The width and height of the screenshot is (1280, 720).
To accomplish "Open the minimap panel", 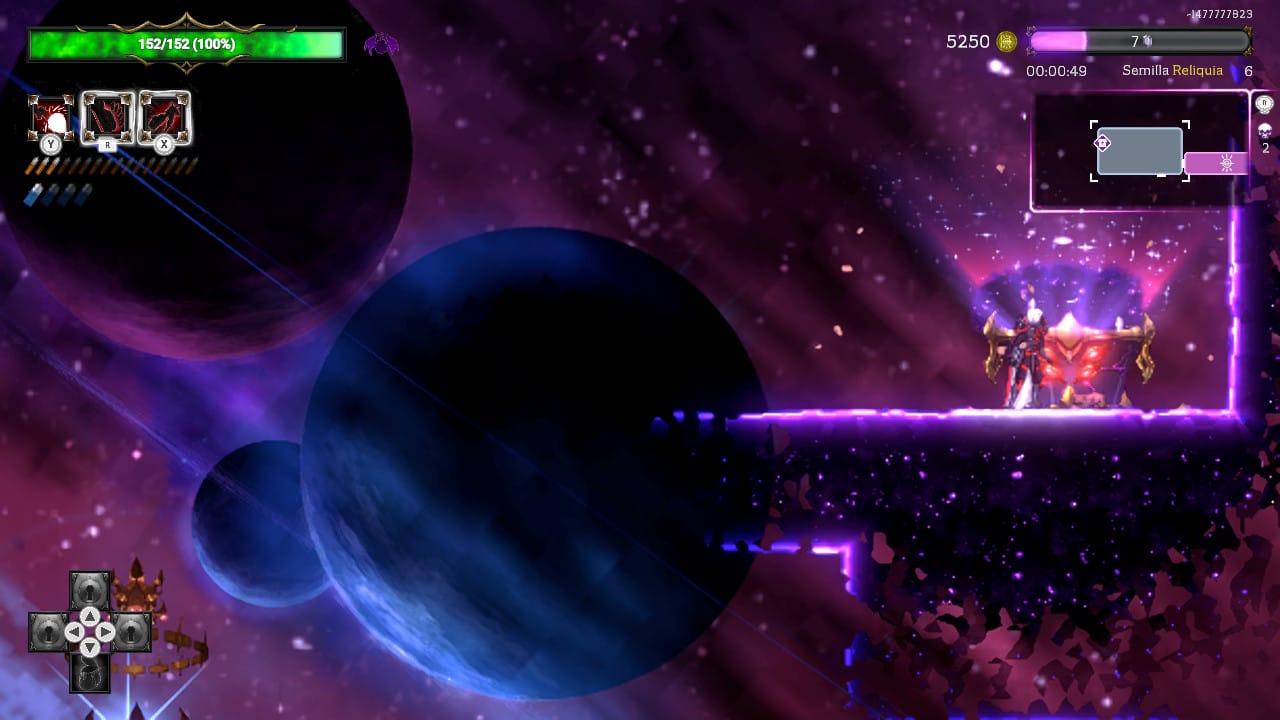I will (x=1140, y=151).
